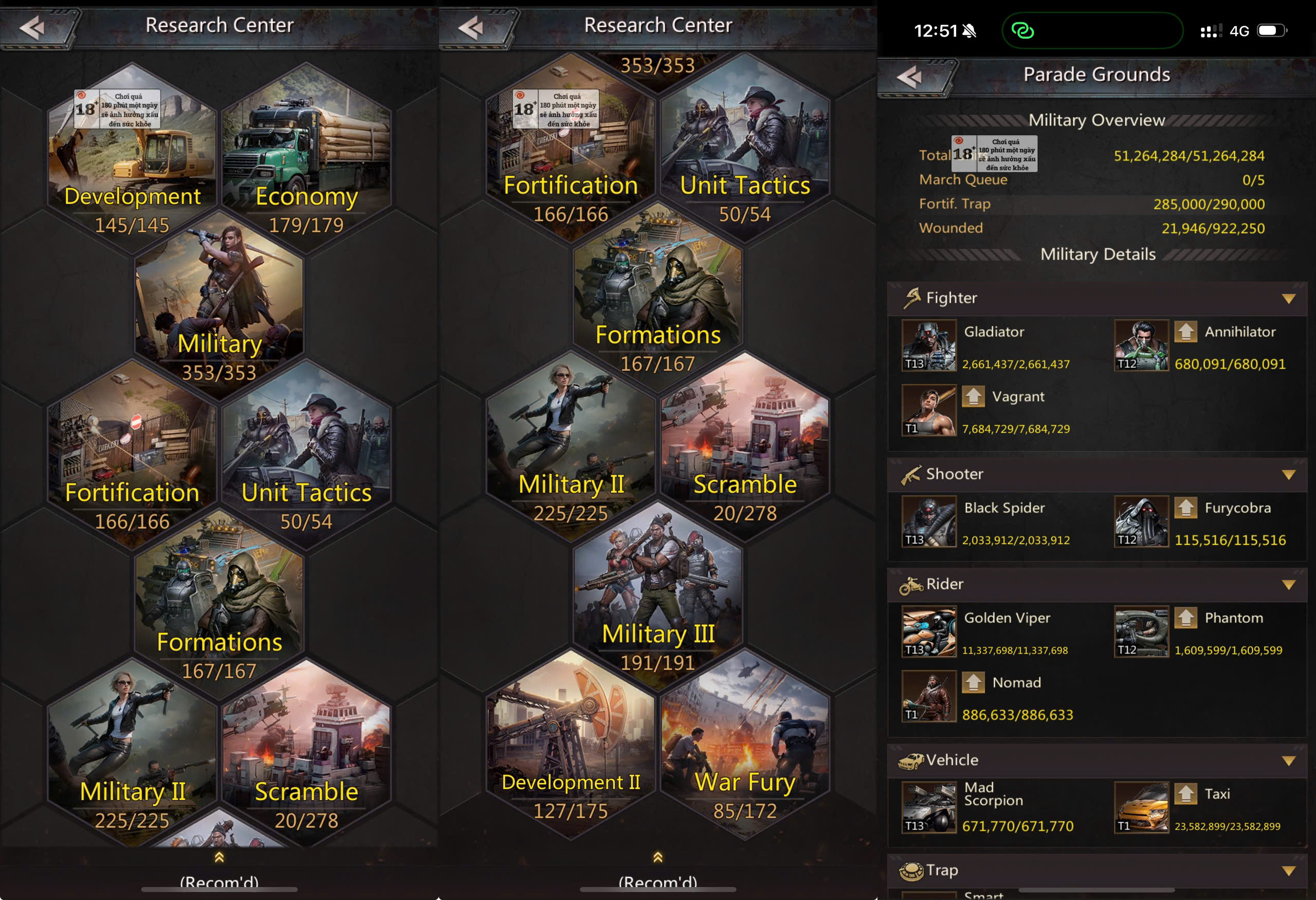Open the Development 145/145 research category
This screenshot has width=1316, height=900.
[x=132, y=153]
